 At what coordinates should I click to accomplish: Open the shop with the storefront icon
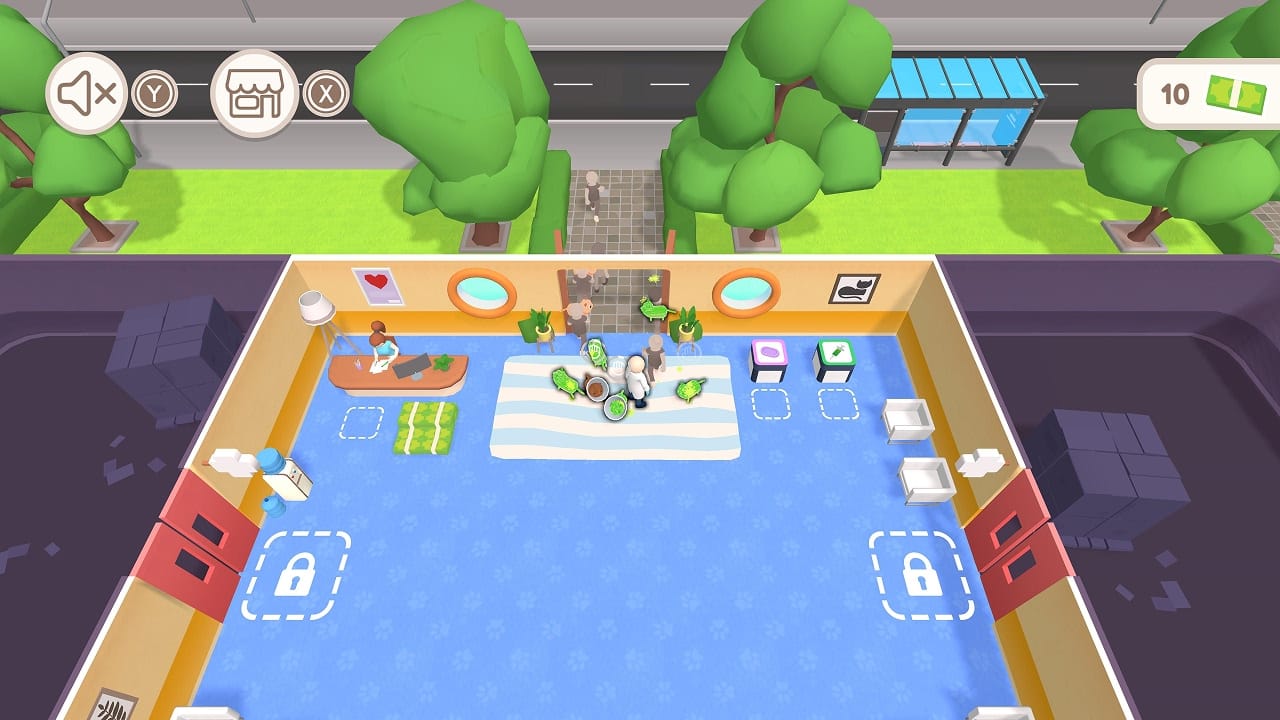[255, 95]
